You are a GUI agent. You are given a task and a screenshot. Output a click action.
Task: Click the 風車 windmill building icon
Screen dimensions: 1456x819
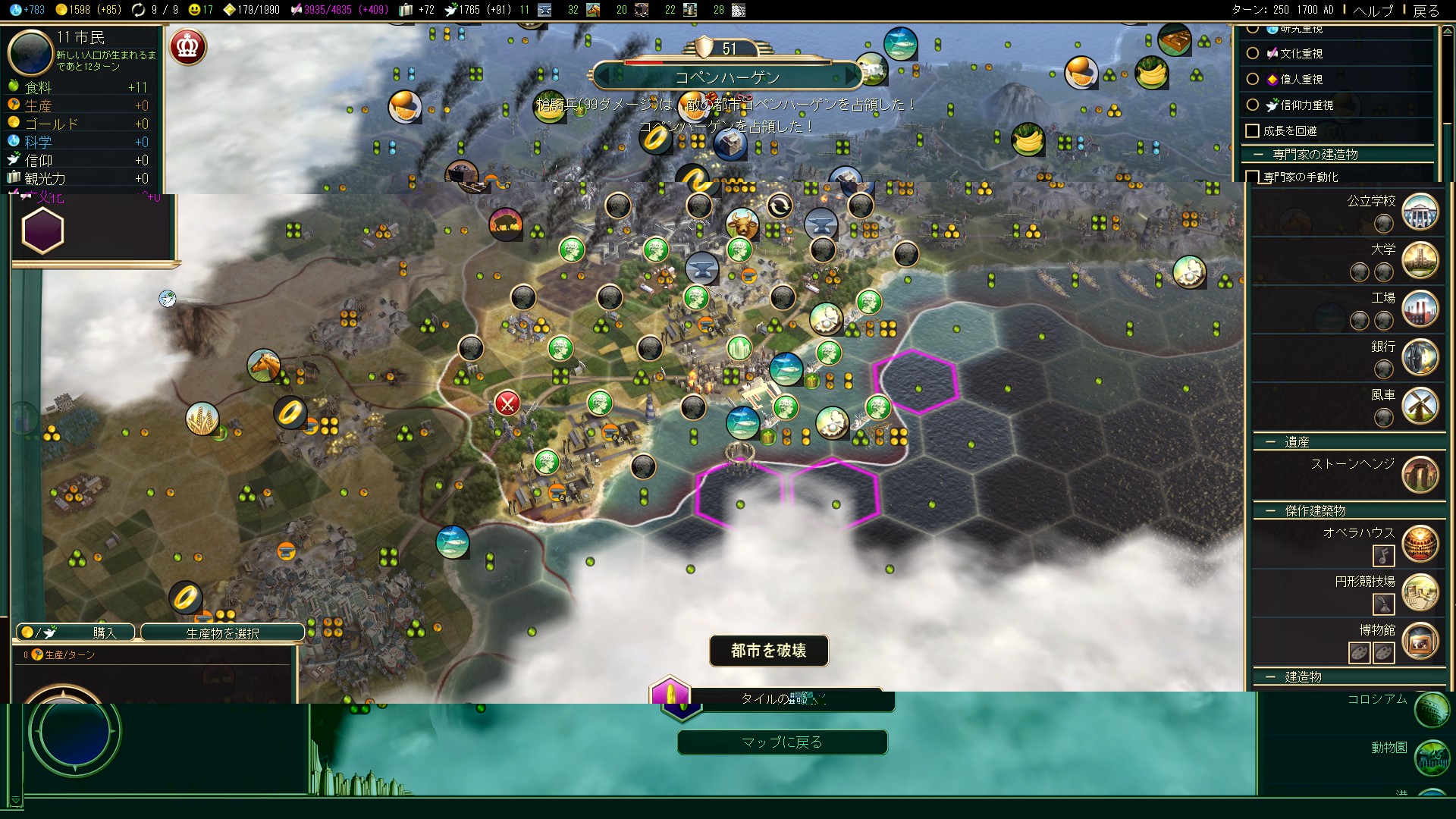click(1420, 406)
